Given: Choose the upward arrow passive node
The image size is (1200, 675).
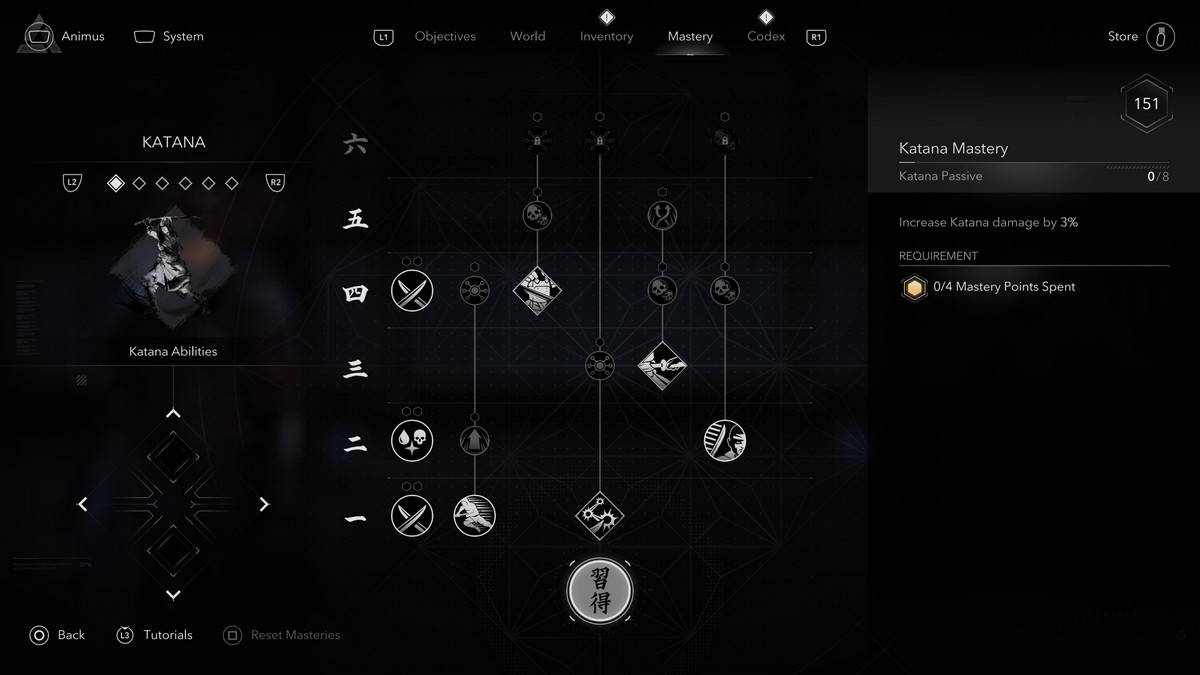Looking at the screenshot, I should point(474,441).
